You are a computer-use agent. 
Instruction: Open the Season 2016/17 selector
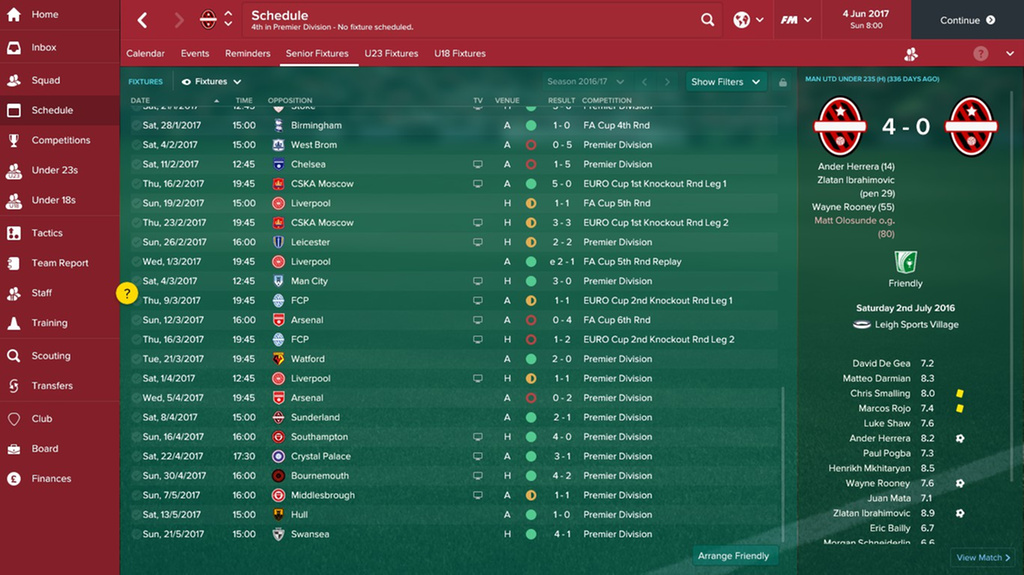pos(586,82)
